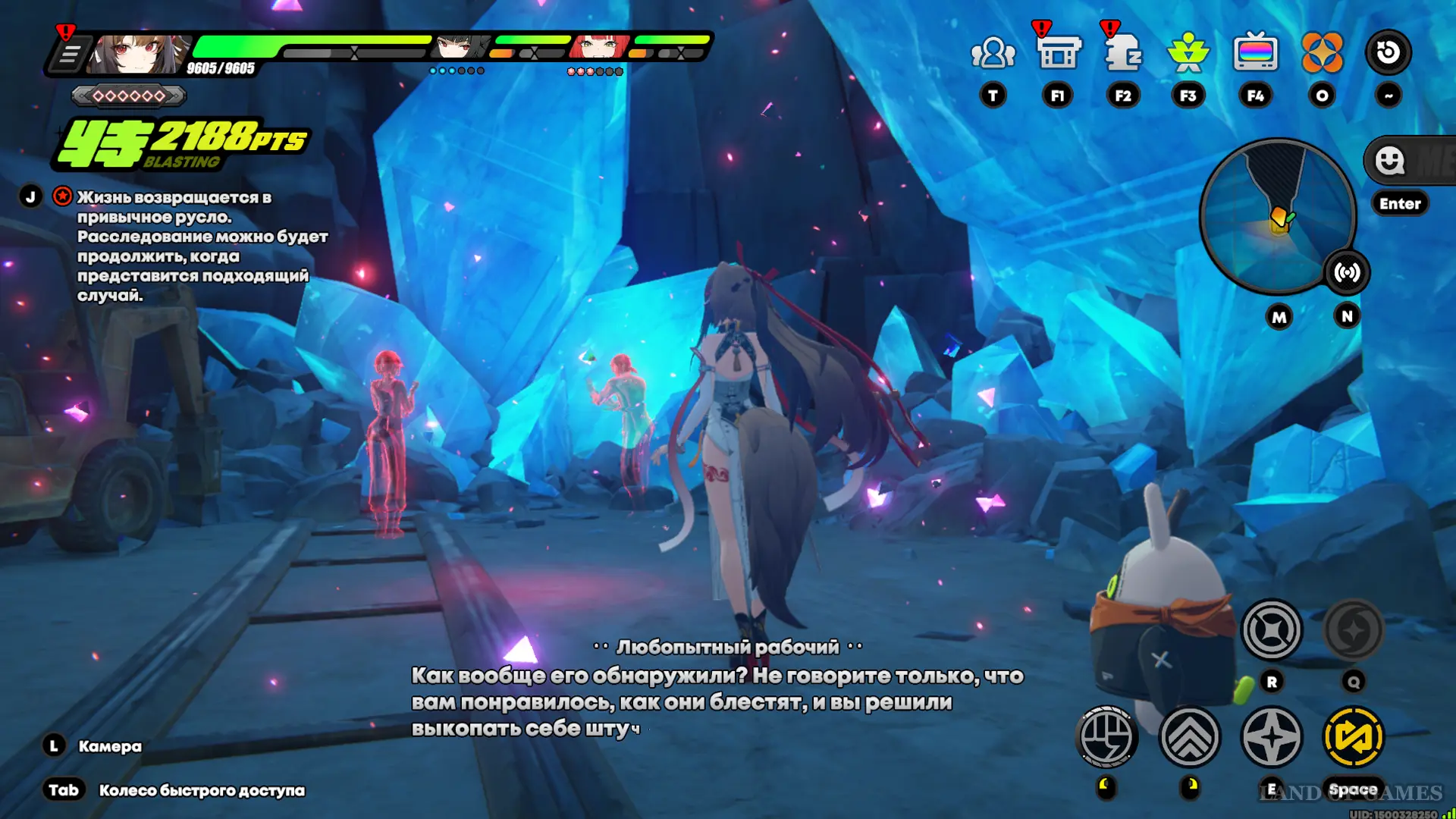Viewport: 1456px width, 819px height.
Task: Select the active brown-haired character portrait
Action: pos(138,53)
